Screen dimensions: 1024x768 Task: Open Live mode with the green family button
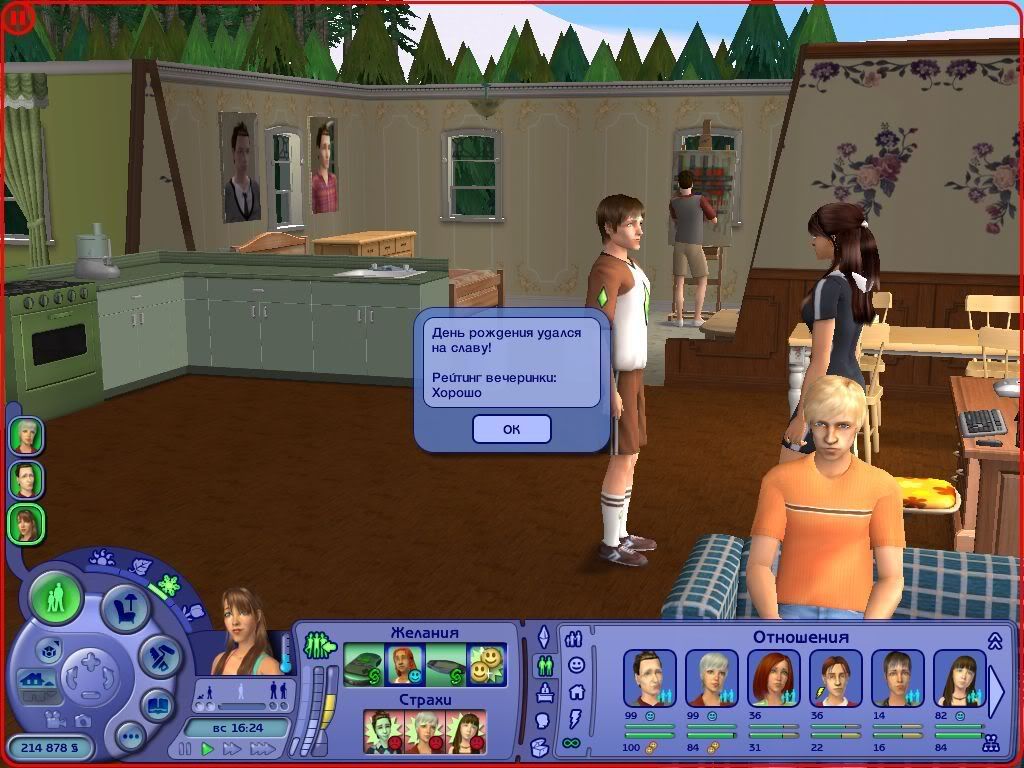[56, 598]
